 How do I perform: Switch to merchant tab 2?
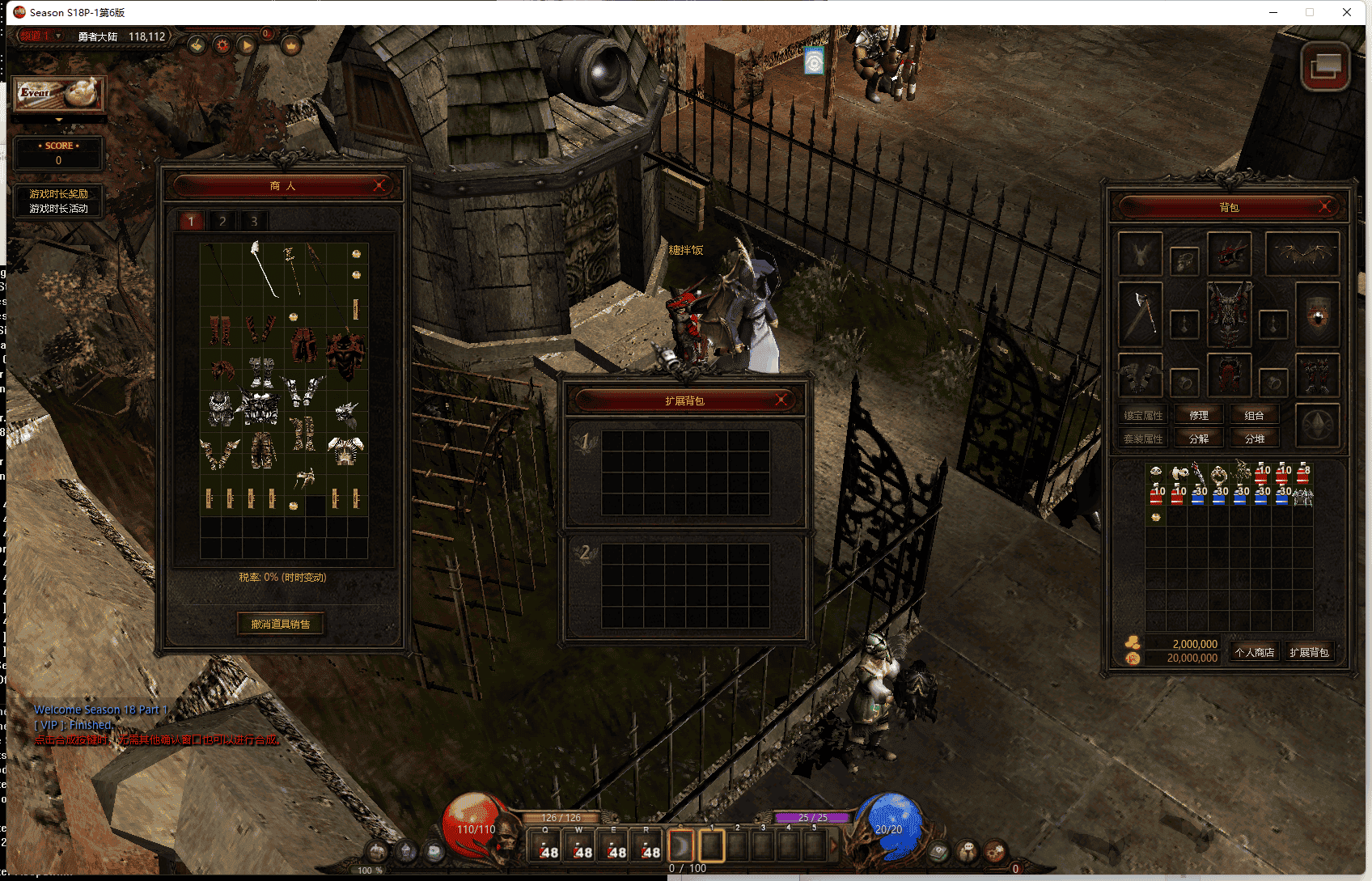[222, 220]
